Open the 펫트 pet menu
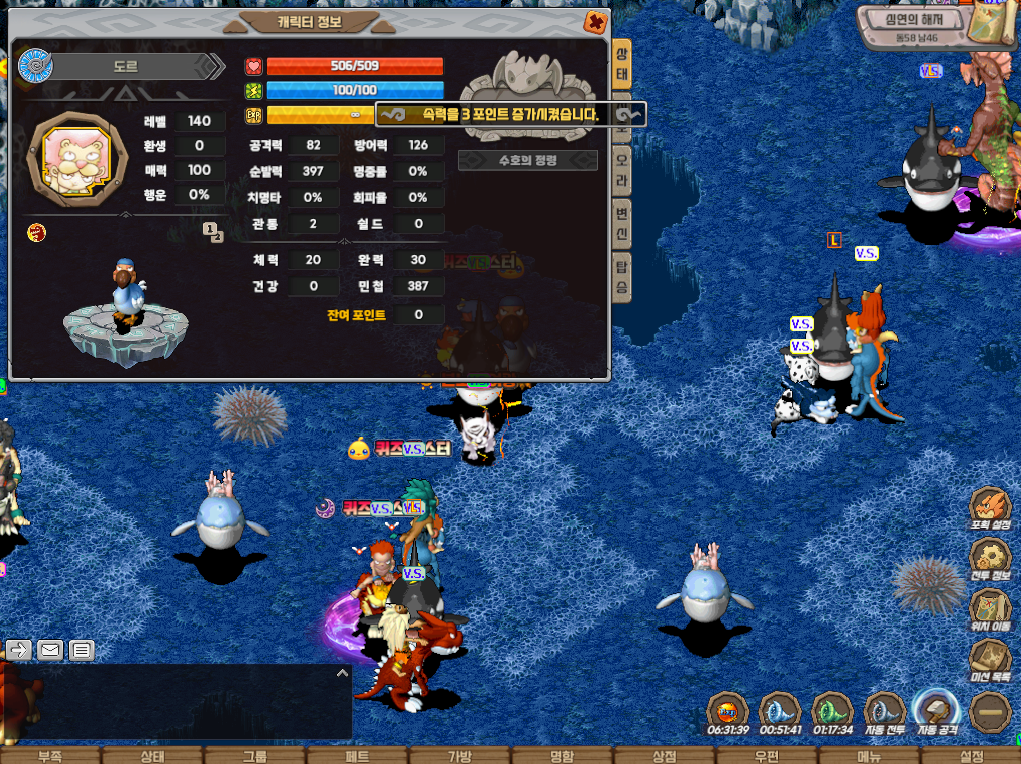 coord(357,756)
